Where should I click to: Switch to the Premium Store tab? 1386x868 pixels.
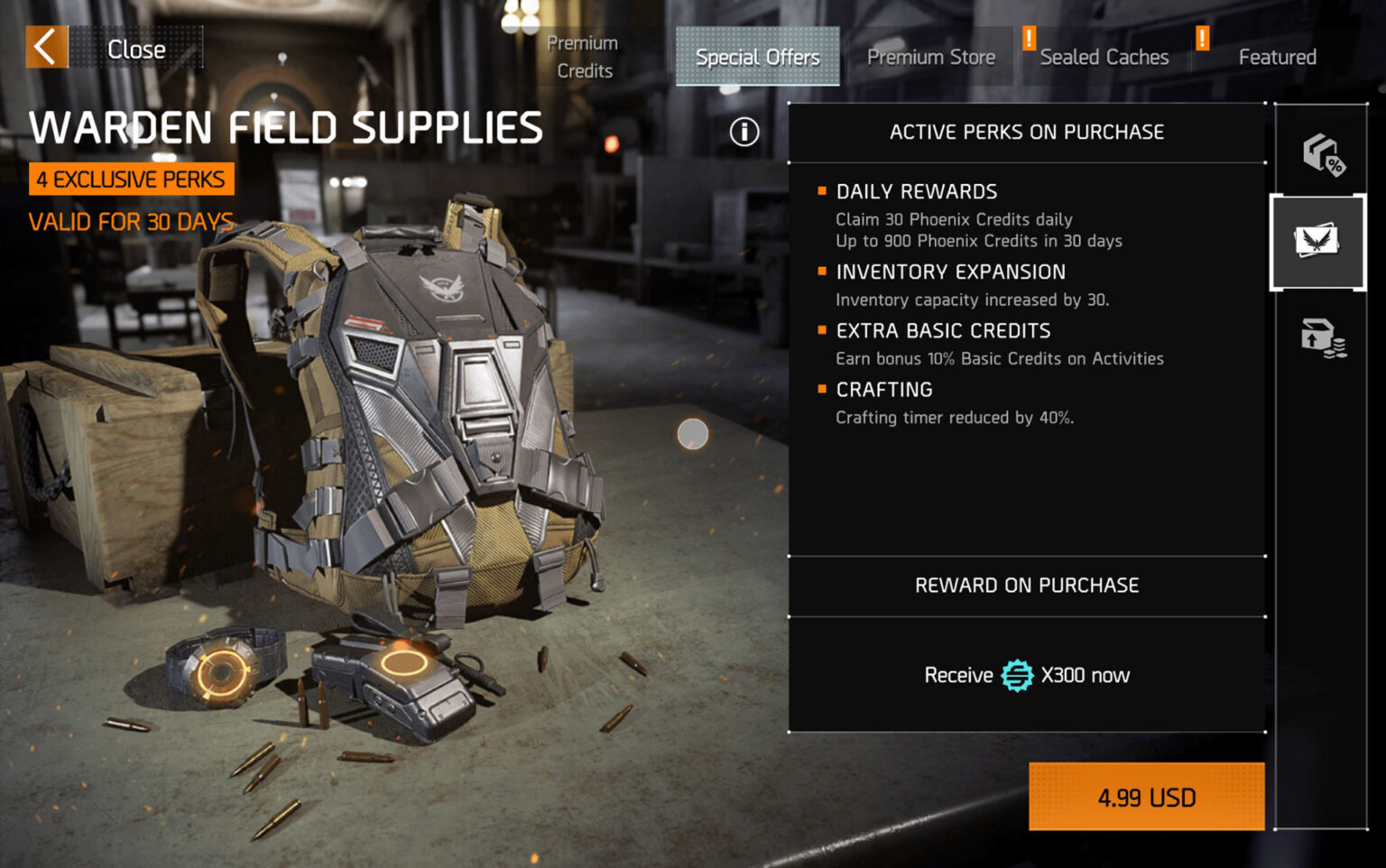pyautogui.click(x=931, y=56)
